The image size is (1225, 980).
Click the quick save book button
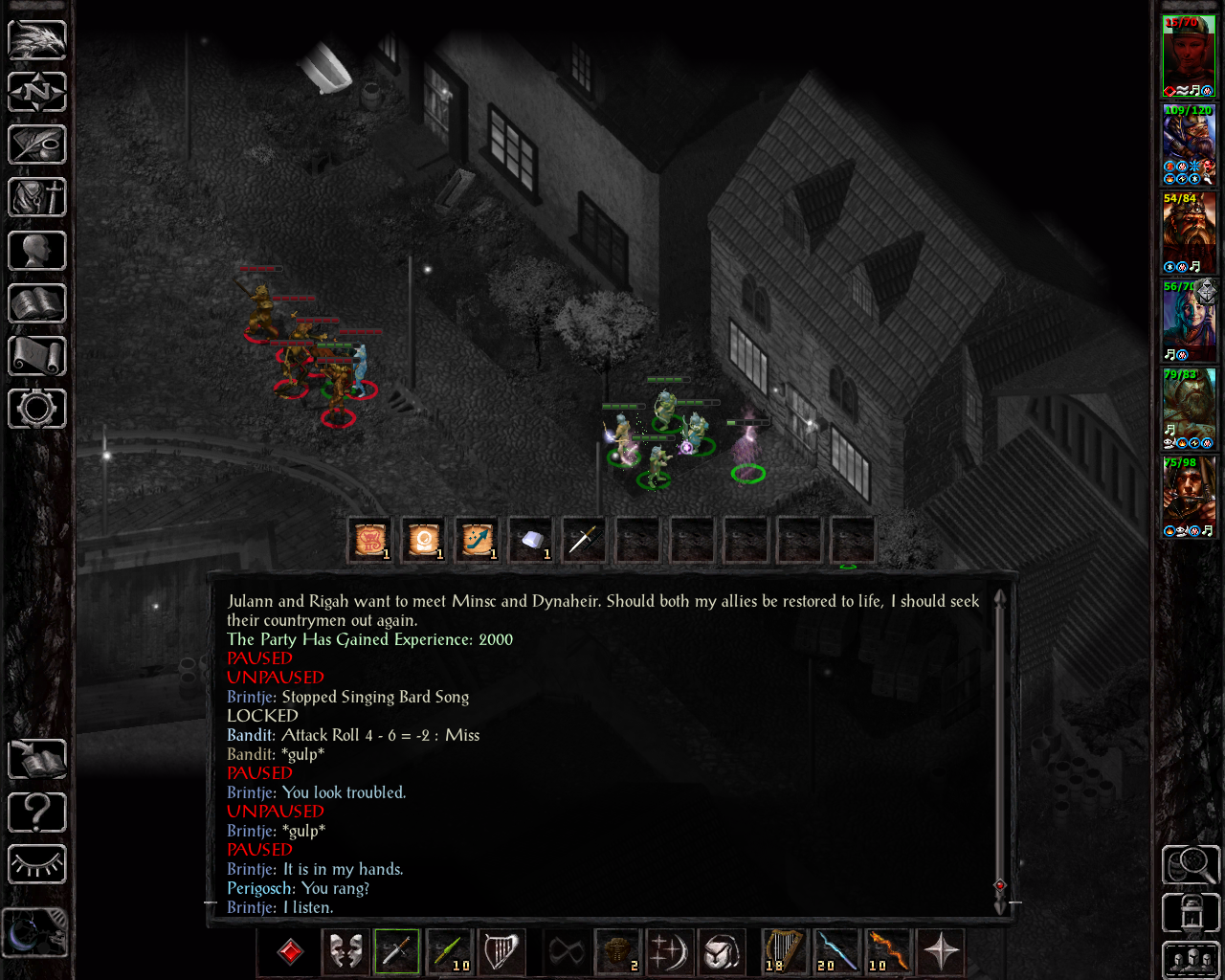tap(37, 760)
